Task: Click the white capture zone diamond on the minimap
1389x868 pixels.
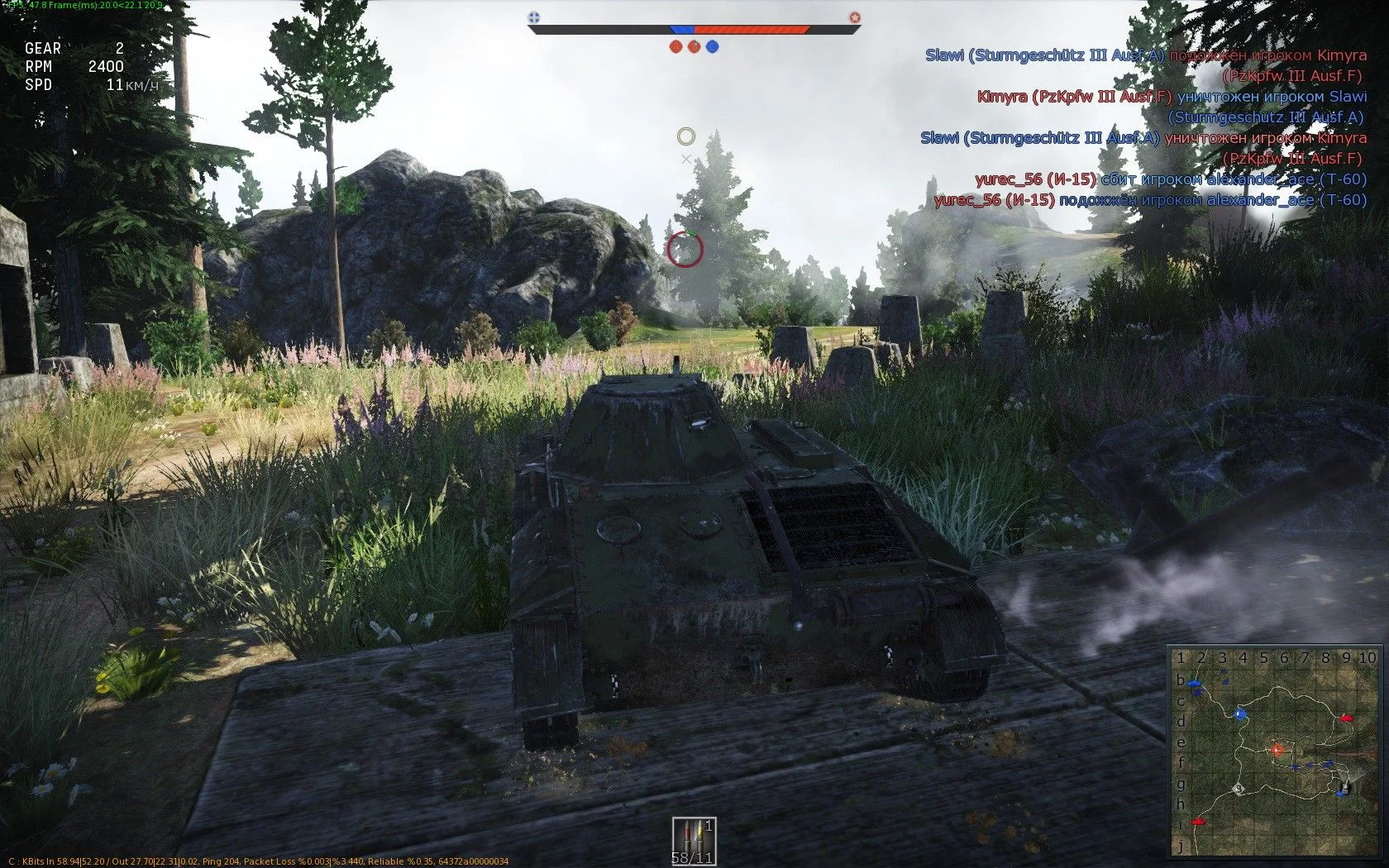Action: [1239, 789]
